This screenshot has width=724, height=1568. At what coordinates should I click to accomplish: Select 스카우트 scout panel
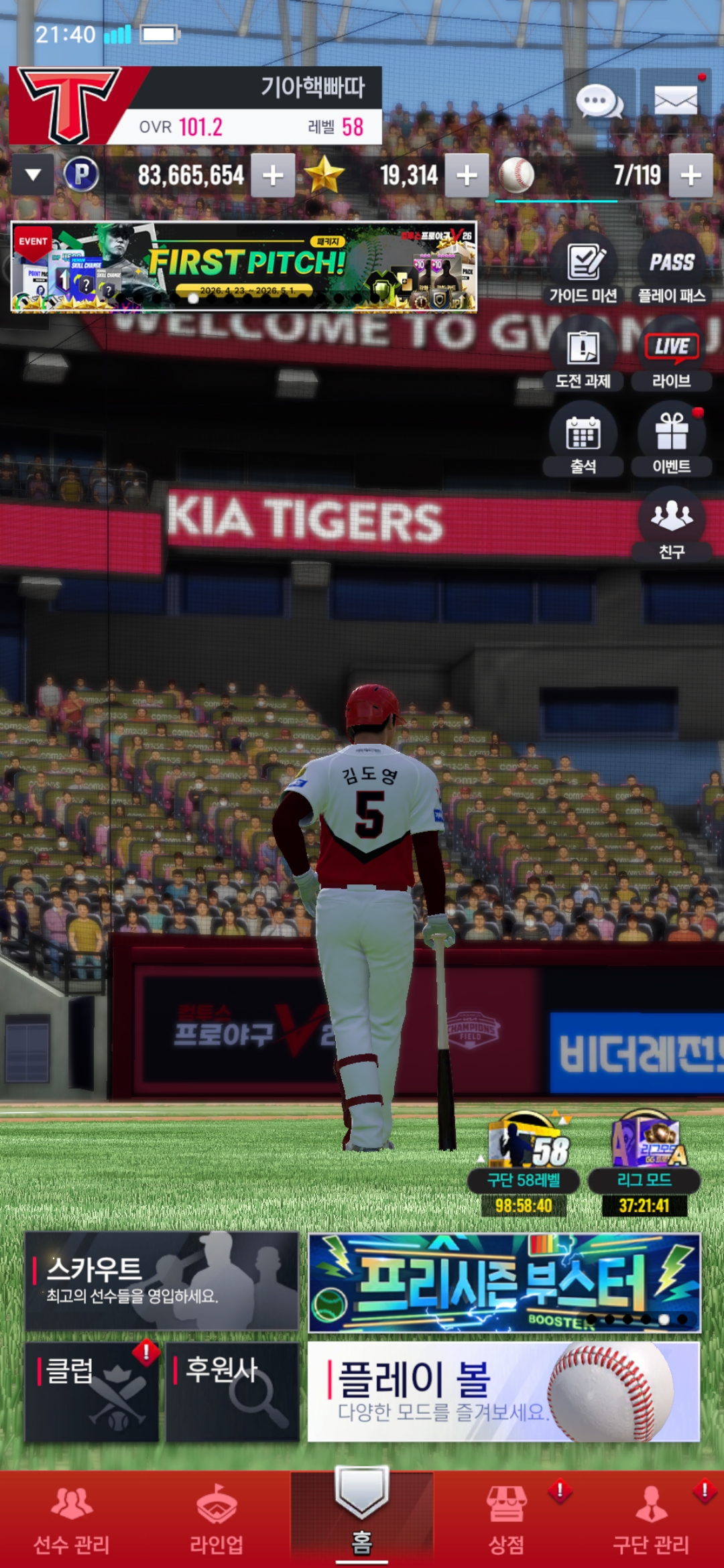(x=162, y=1281)
